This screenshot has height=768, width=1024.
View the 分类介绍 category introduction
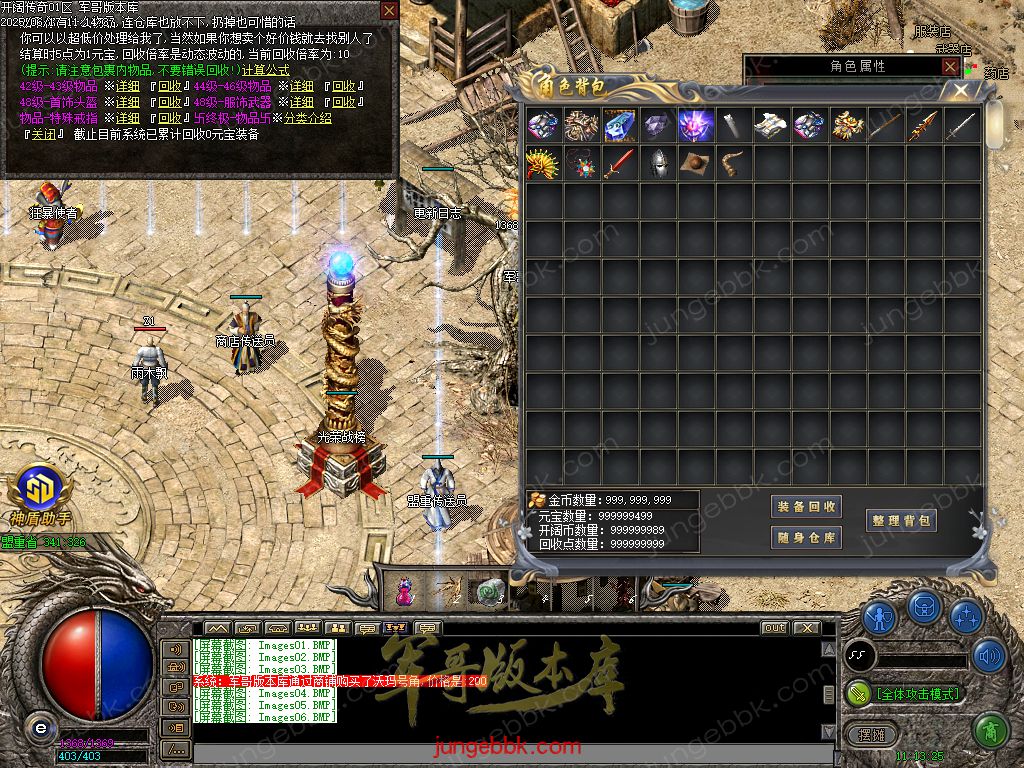tap(307, 118)
